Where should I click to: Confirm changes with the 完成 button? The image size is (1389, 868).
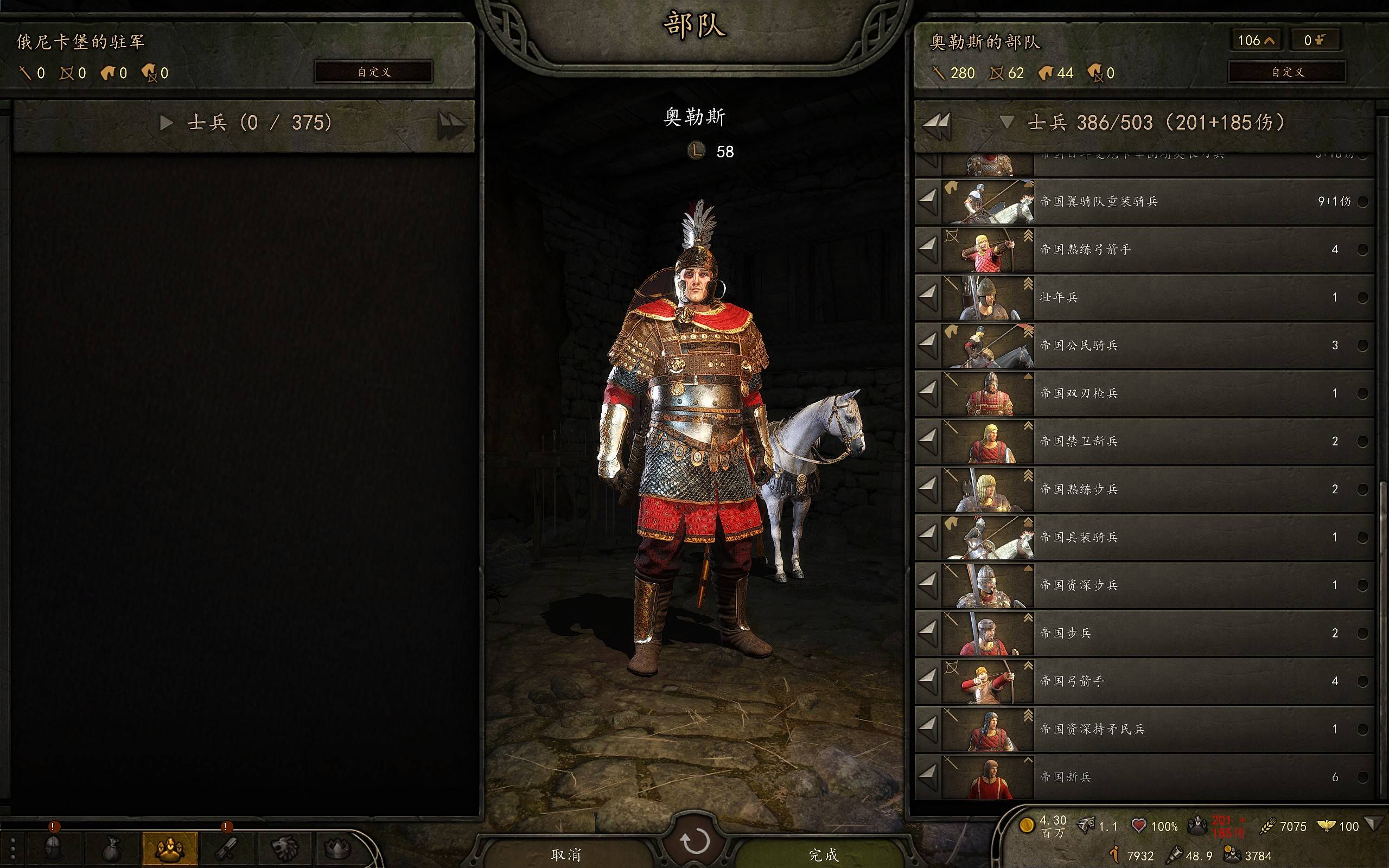pos(823,854)
